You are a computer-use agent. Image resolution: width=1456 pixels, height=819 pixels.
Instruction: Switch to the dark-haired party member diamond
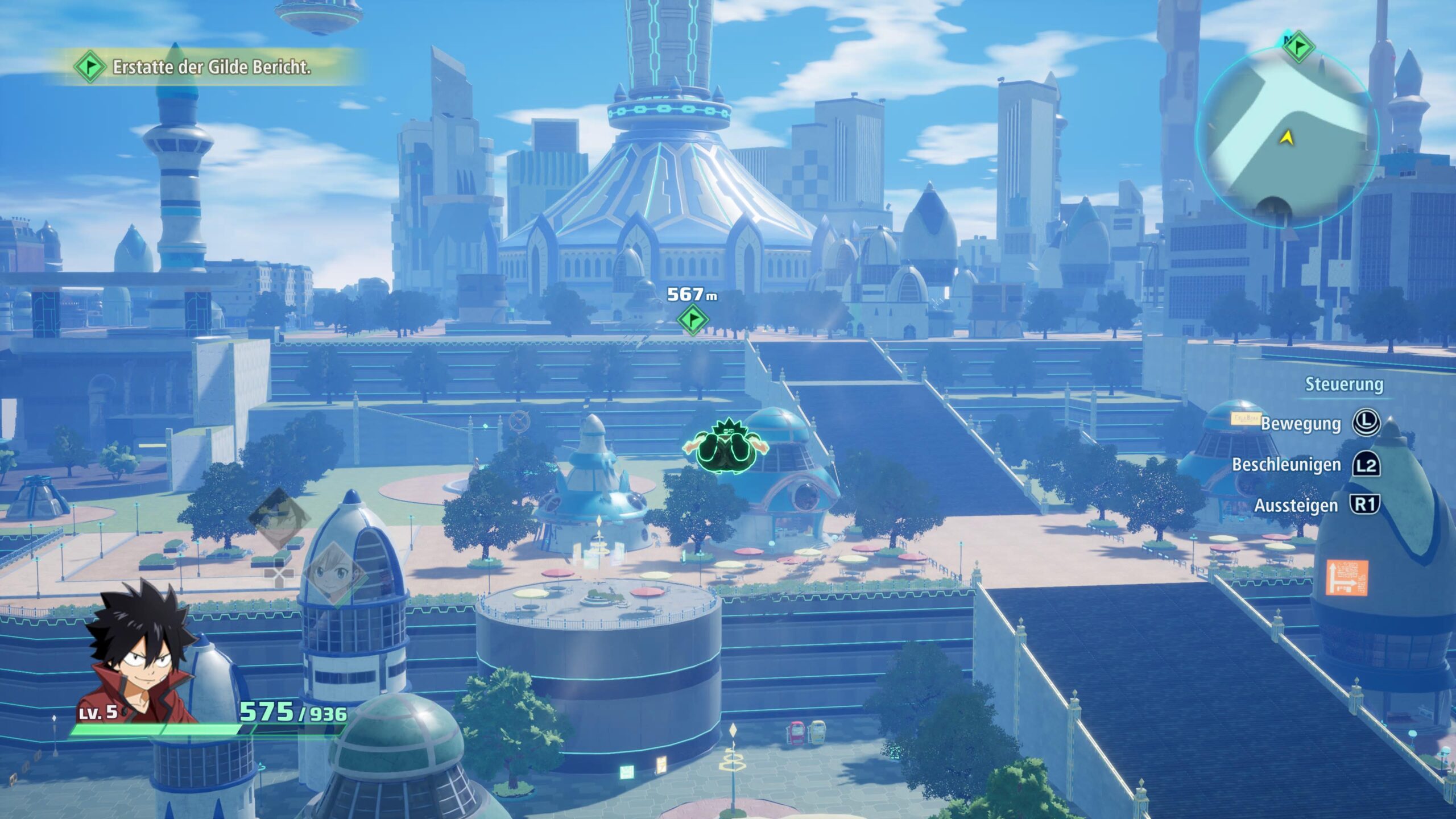pos(279,518)
